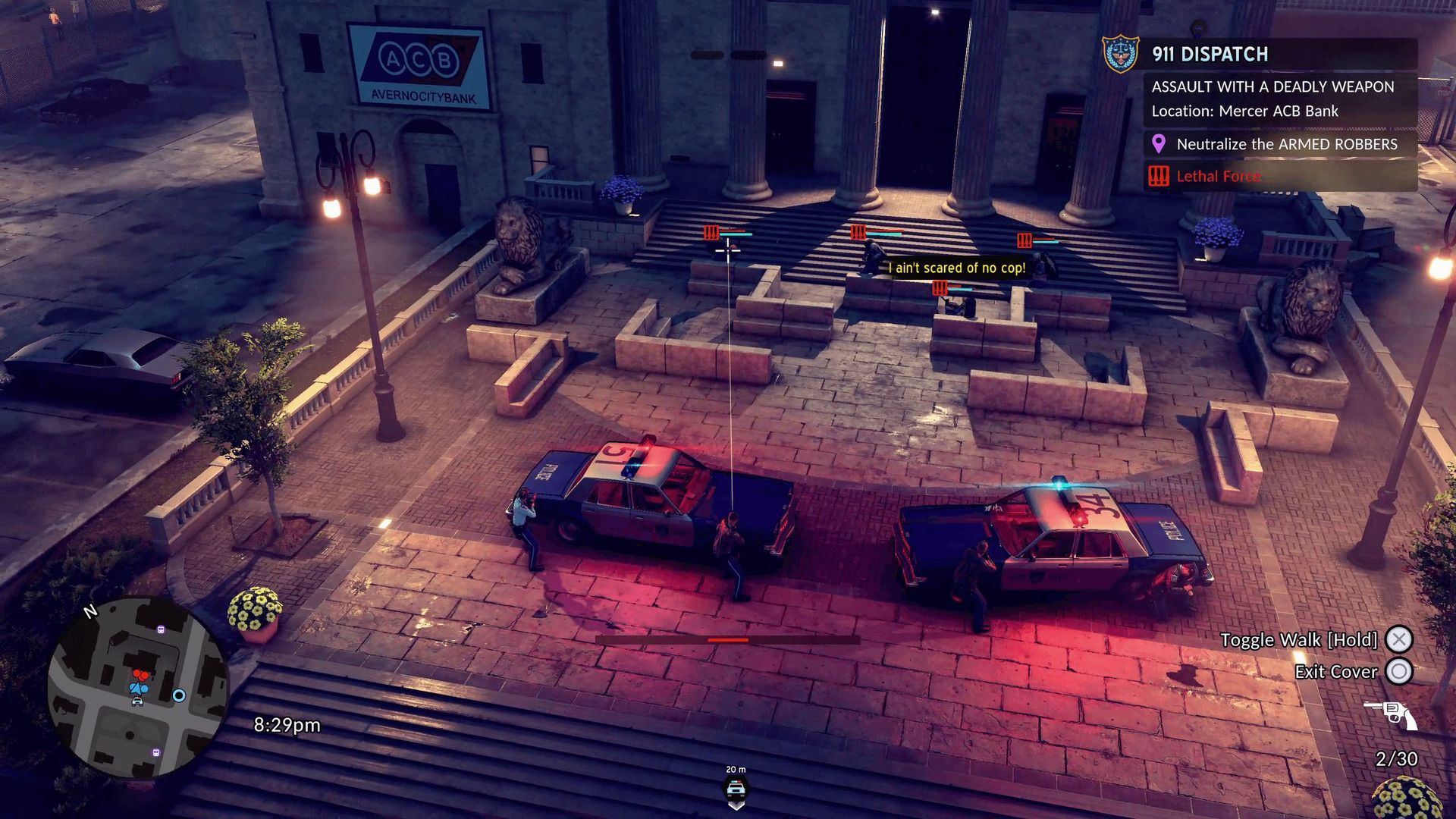Click the blue circle waypoint on the minimap

click(x=180, y=695)
